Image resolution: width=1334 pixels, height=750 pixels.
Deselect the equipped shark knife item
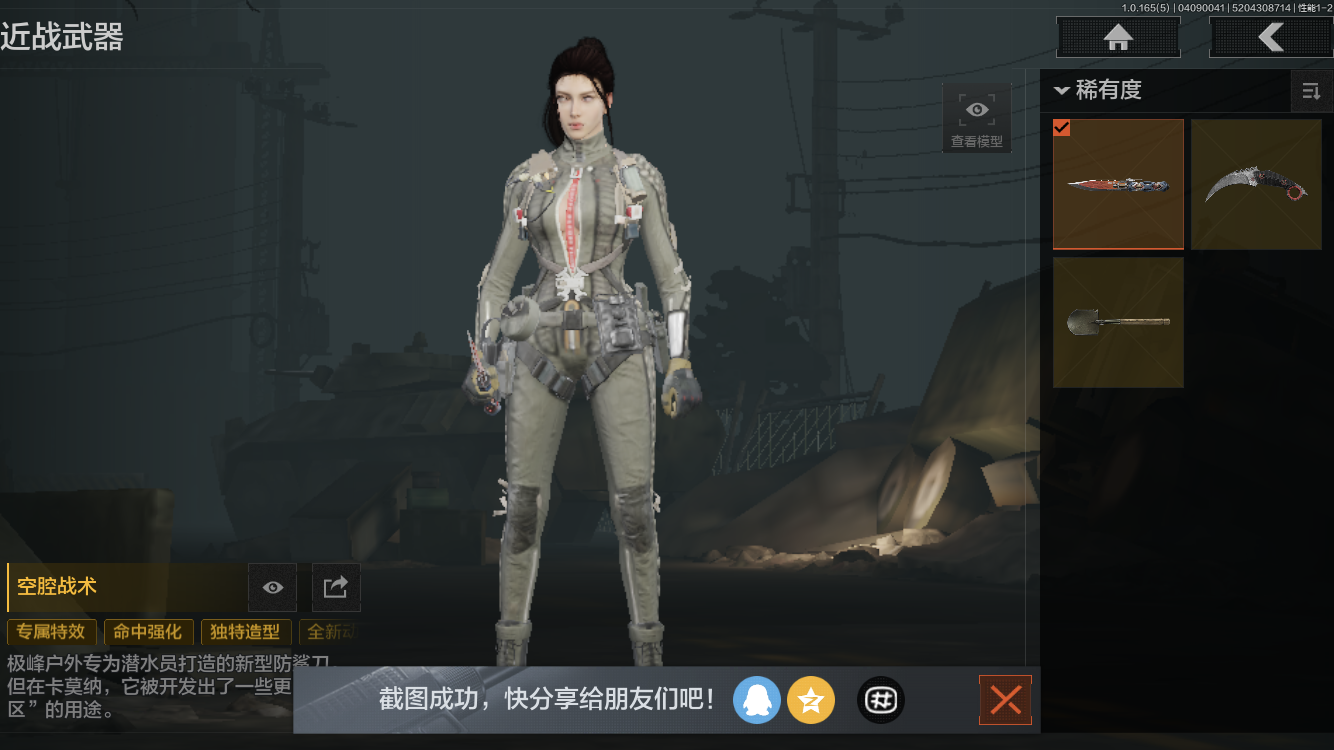point(1118,184)
